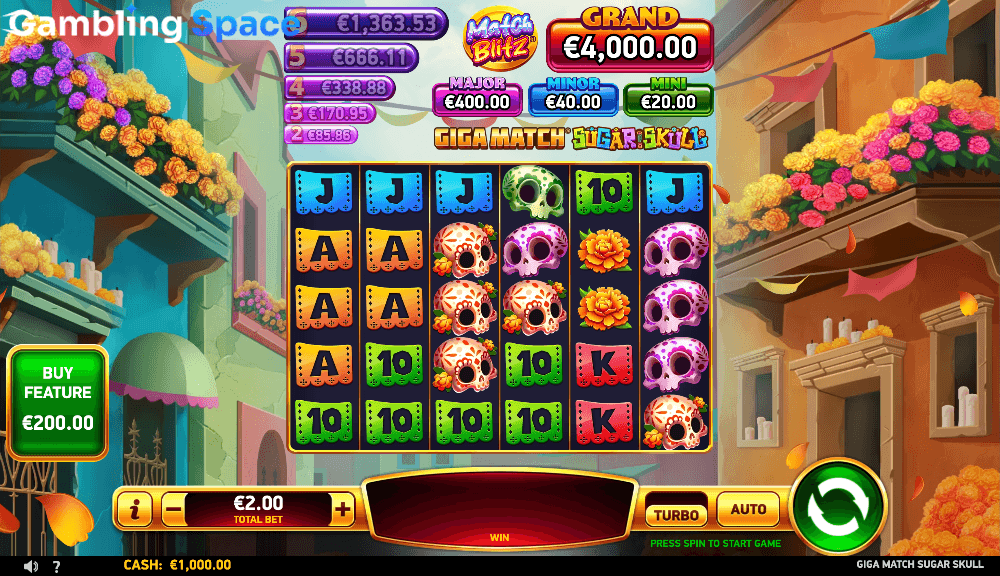Open the Buy Feature for €200.00
Screen dimensions: 1000x576
pos(58,402)
